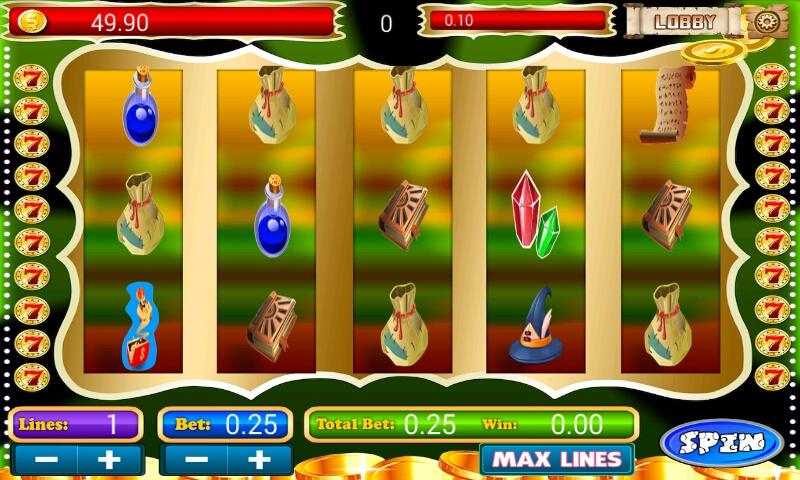800x480 pixels.
Task: Return to the Lobby
Action: pyautogui.click(x=684, y=21)
